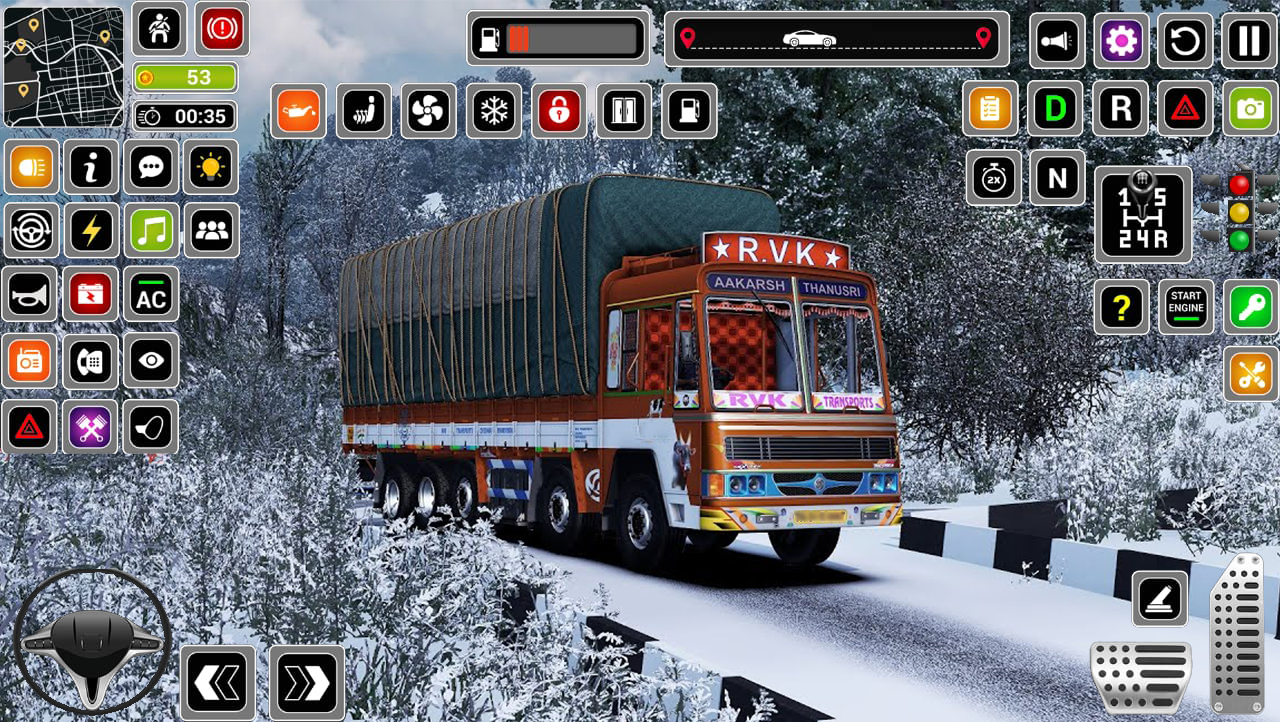Tap the horn icon
The height and width of the screenshot is (722, 1280).
(29, 294)
